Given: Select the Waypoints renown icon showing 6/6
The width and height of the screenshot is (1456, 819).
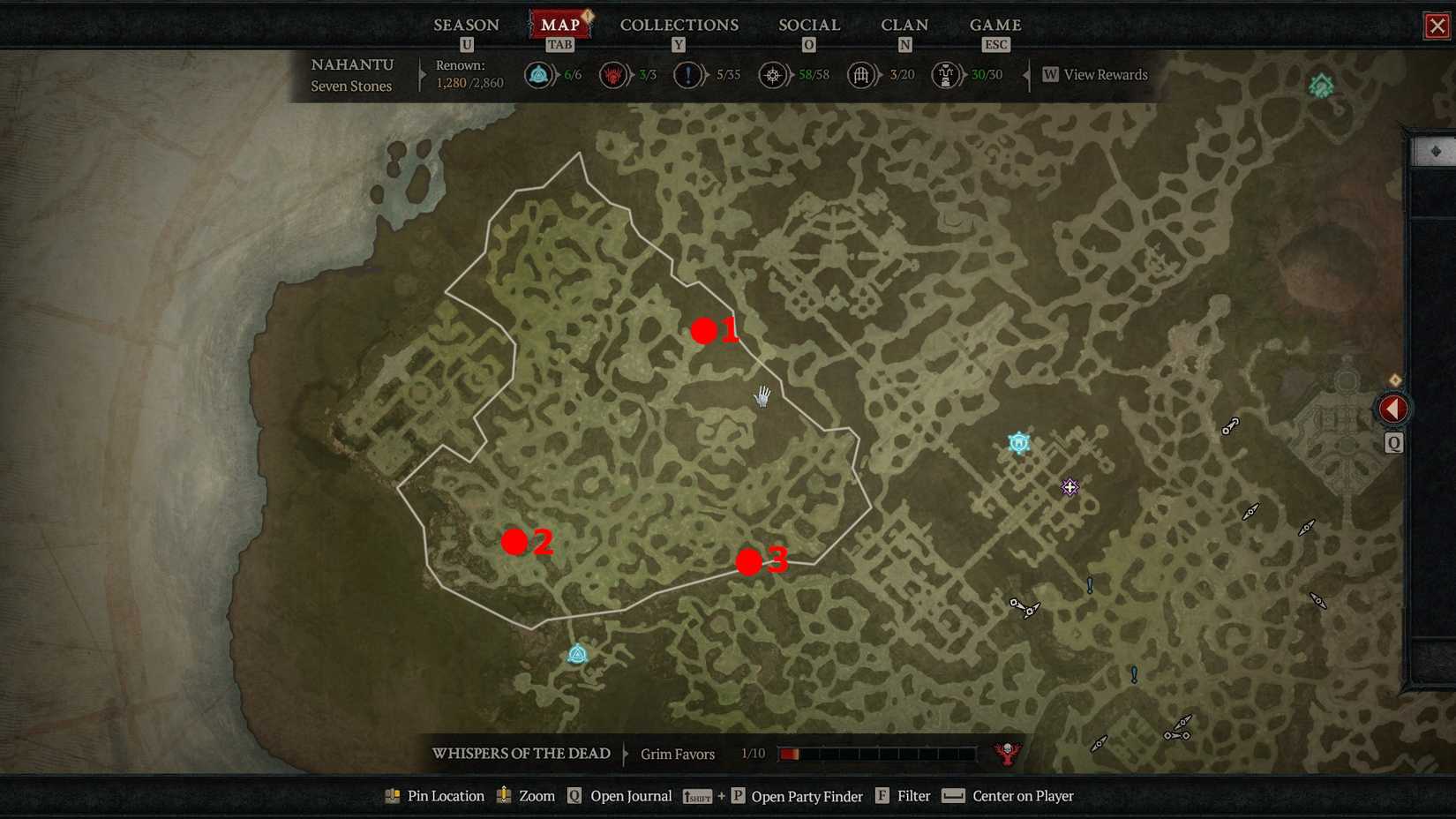Looking at the screenshot, I should pyautogui.click(x=538, y=75).
